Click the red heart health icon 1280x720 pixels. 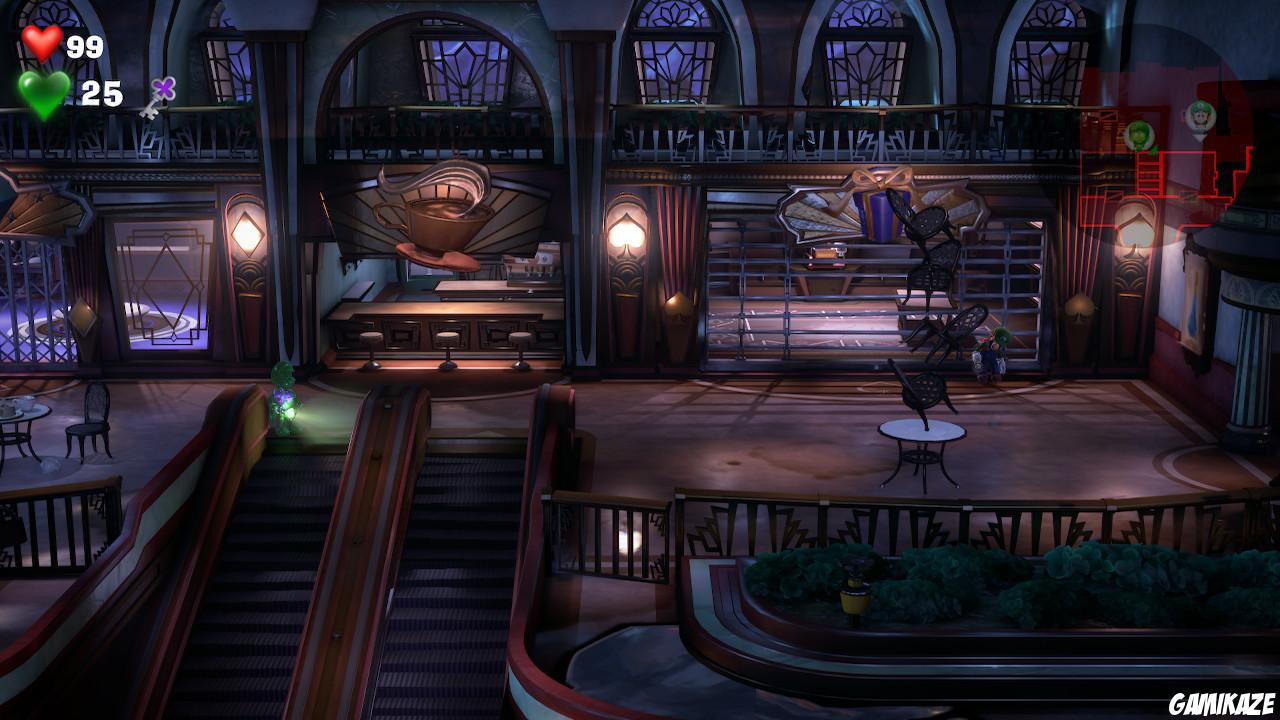tap(42, 42)
